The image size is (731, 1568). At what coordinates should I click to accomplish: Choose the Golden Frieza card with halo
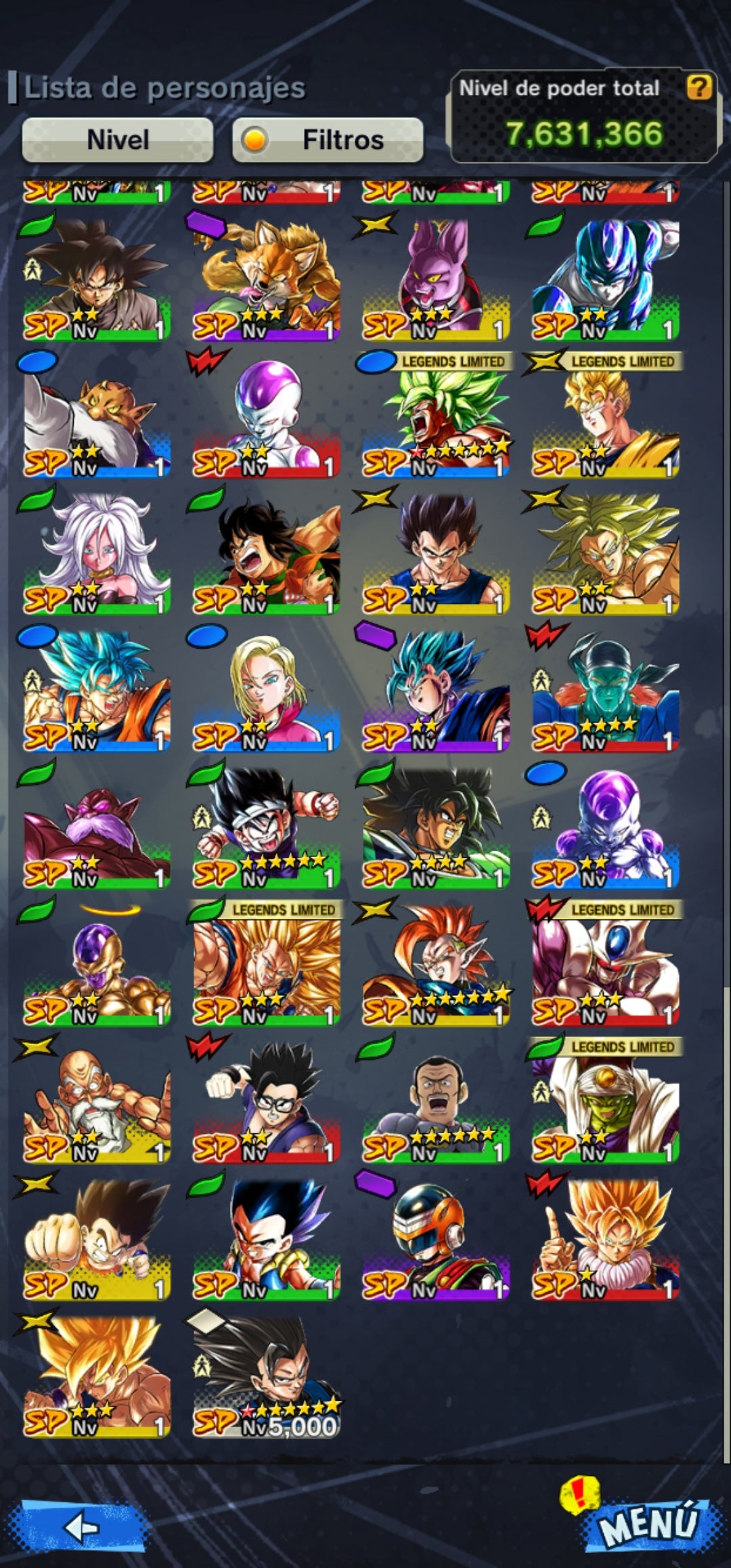pos(96,964)
